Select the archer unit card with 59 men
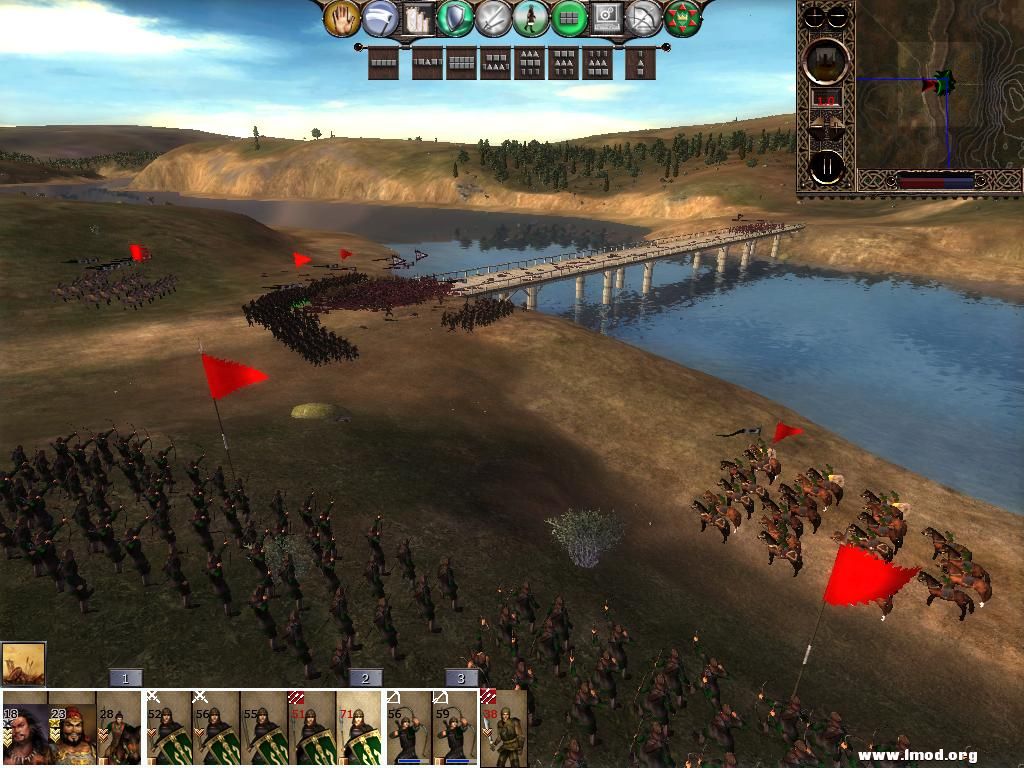The image size is (1024, 768). click(455, 728)
